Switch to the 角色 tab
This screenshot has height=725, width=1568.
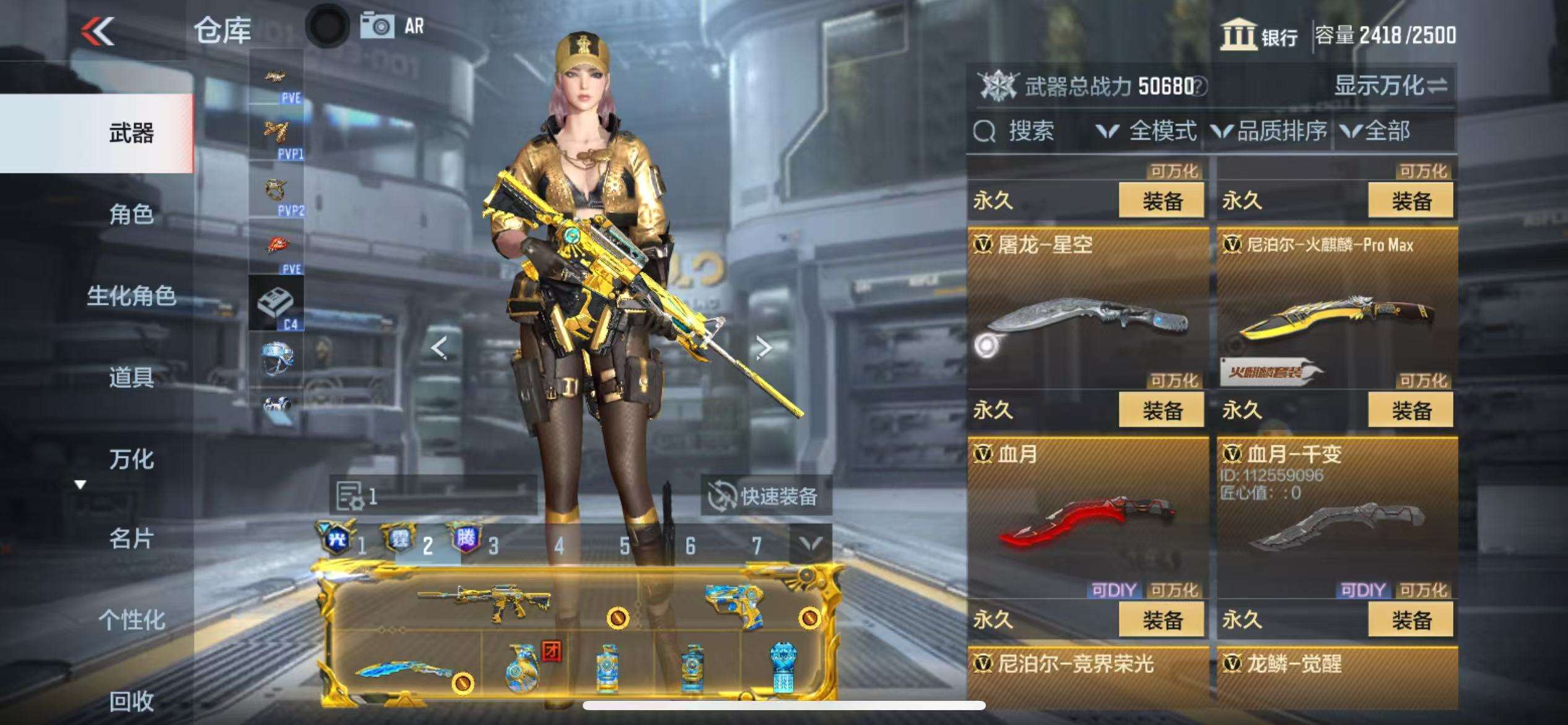[131, 214]
